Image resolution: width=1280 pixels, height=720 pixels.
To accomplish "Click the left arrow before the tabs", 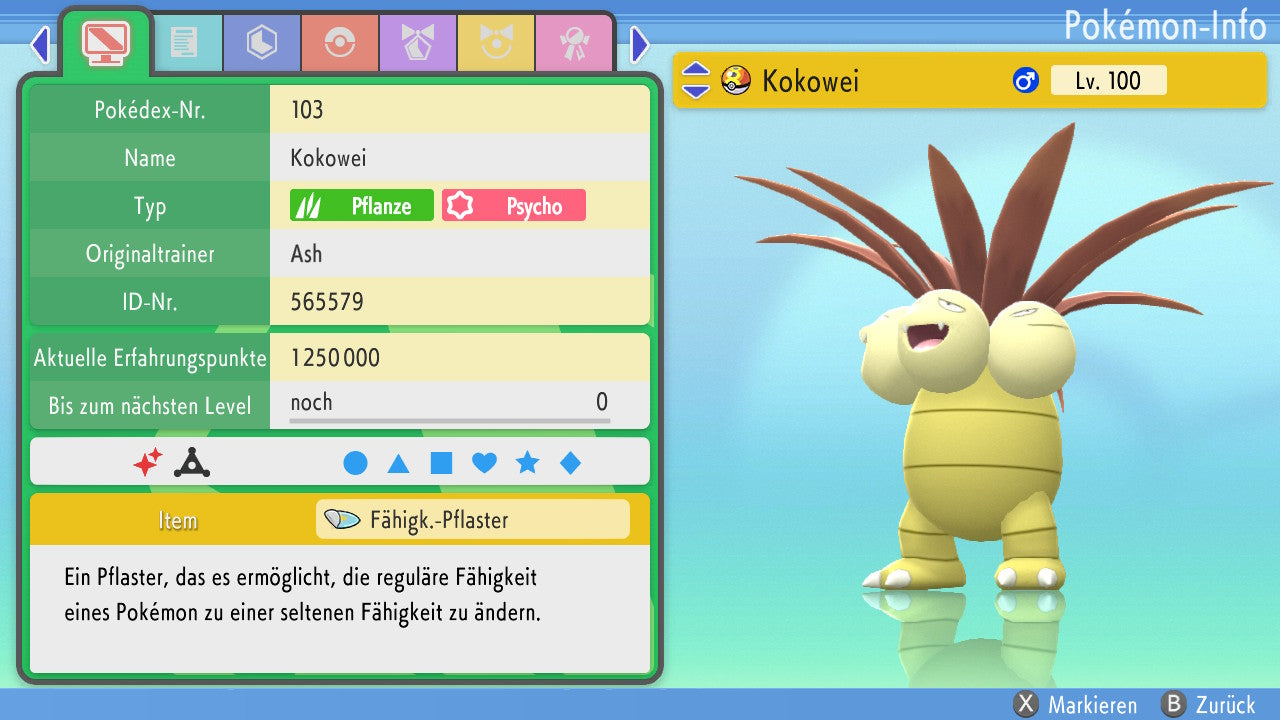I will pyautogui.click(x=40, y=44).
